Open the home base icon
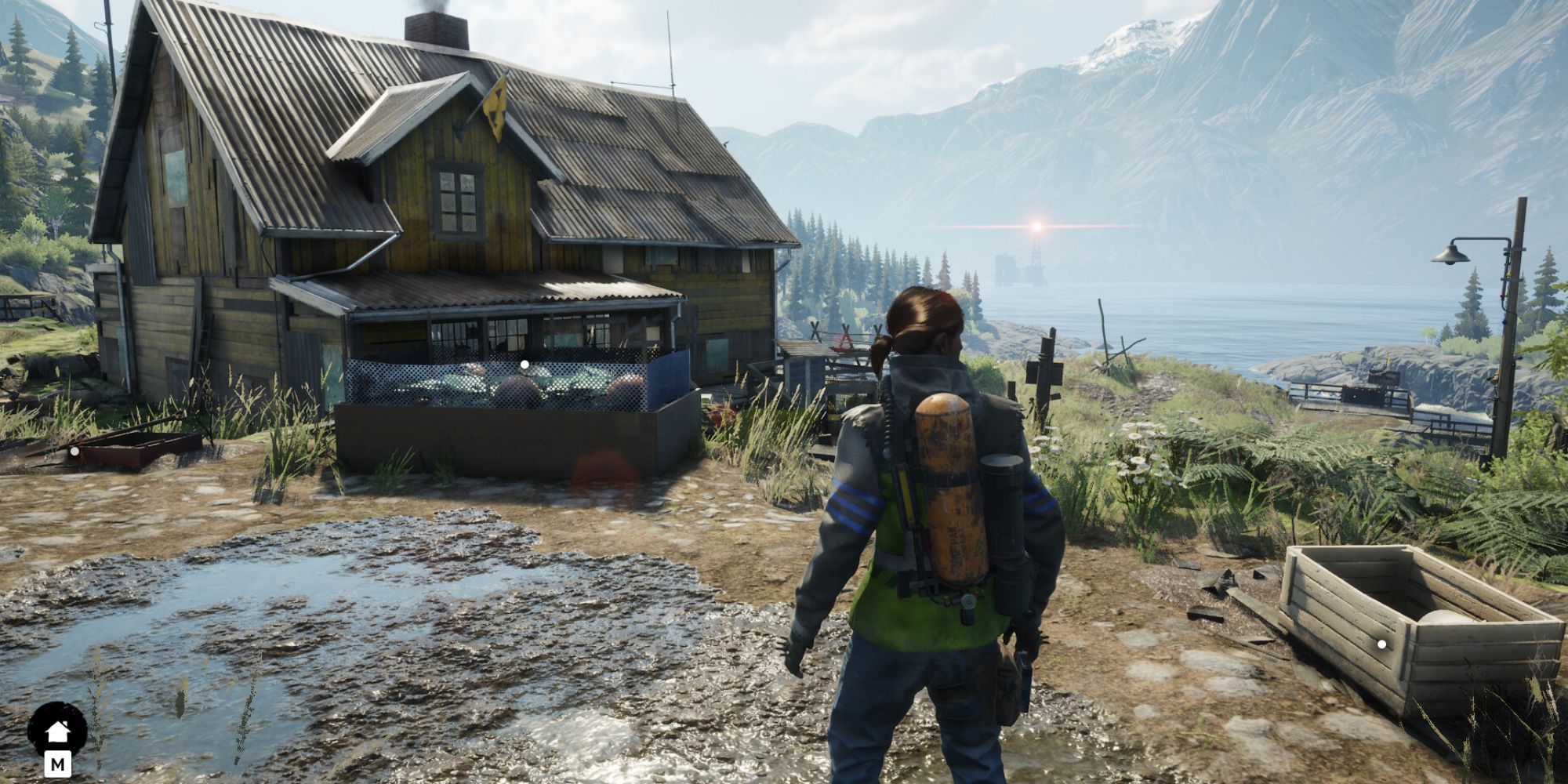1568x784 pixels. 57,731
